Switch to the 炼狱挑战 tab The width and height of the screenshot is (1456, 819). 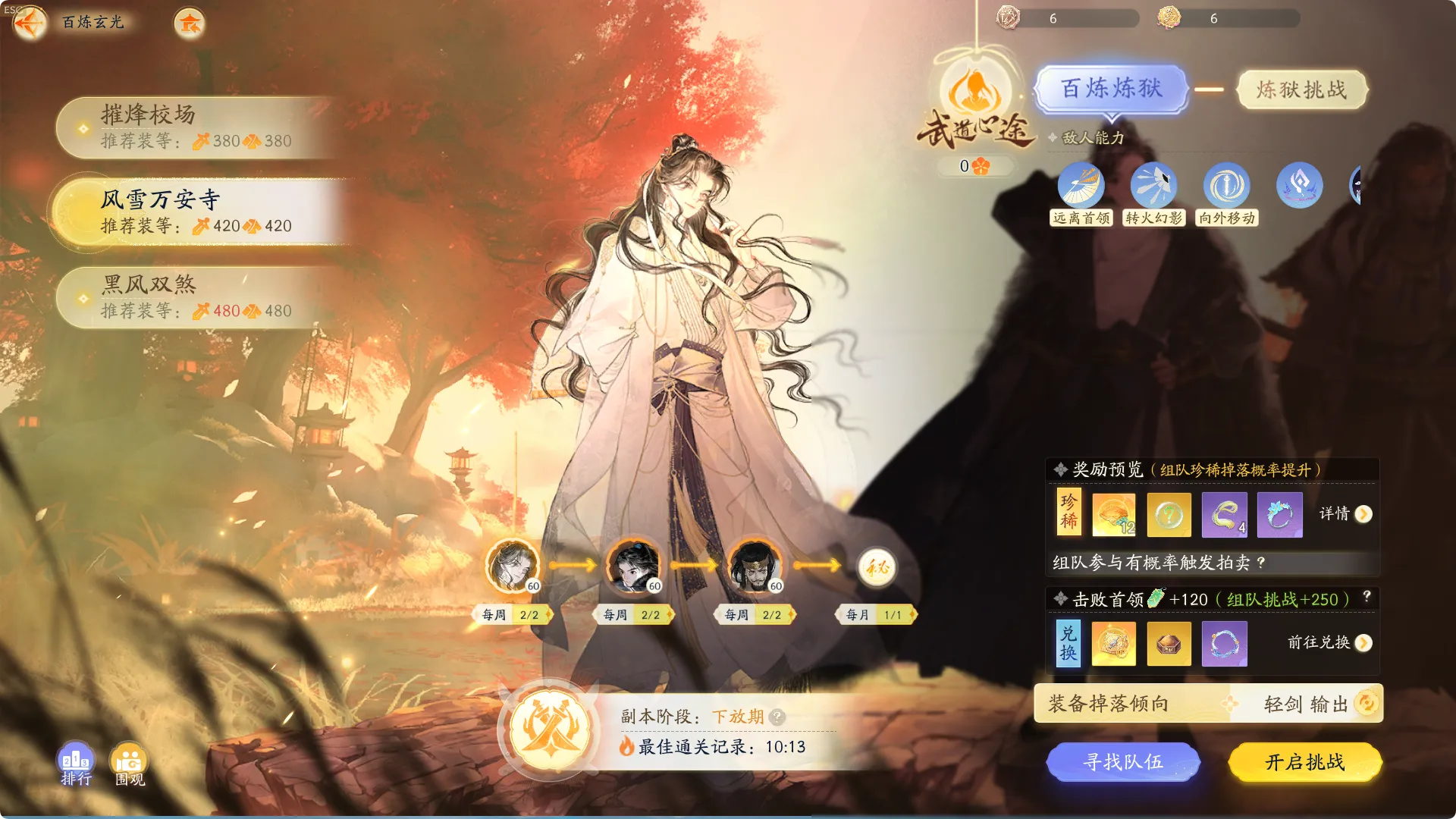pyautogui.click(x=1302, y=89)
